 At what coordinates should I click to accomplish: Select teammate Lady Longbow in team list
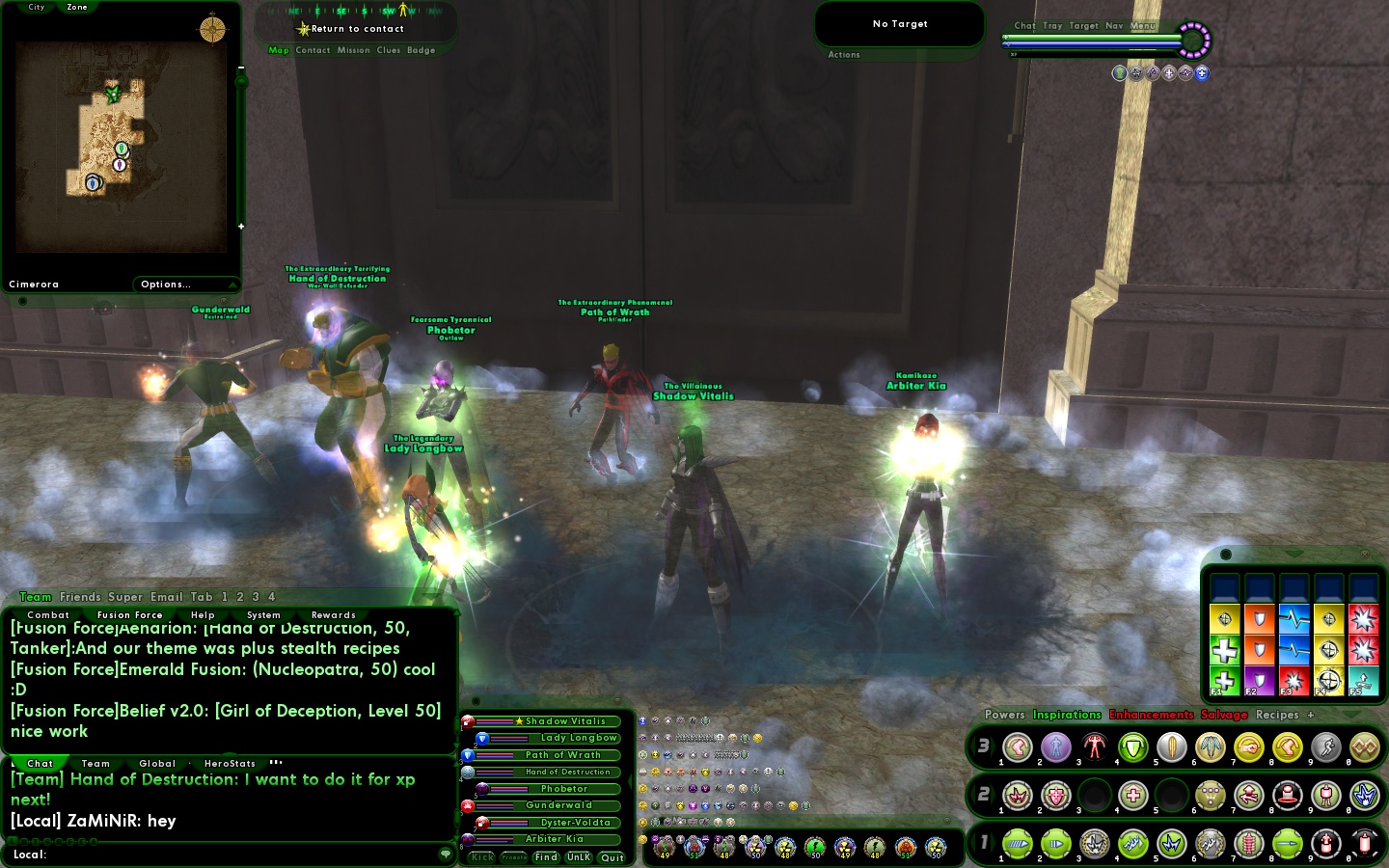tap(578, 738)
